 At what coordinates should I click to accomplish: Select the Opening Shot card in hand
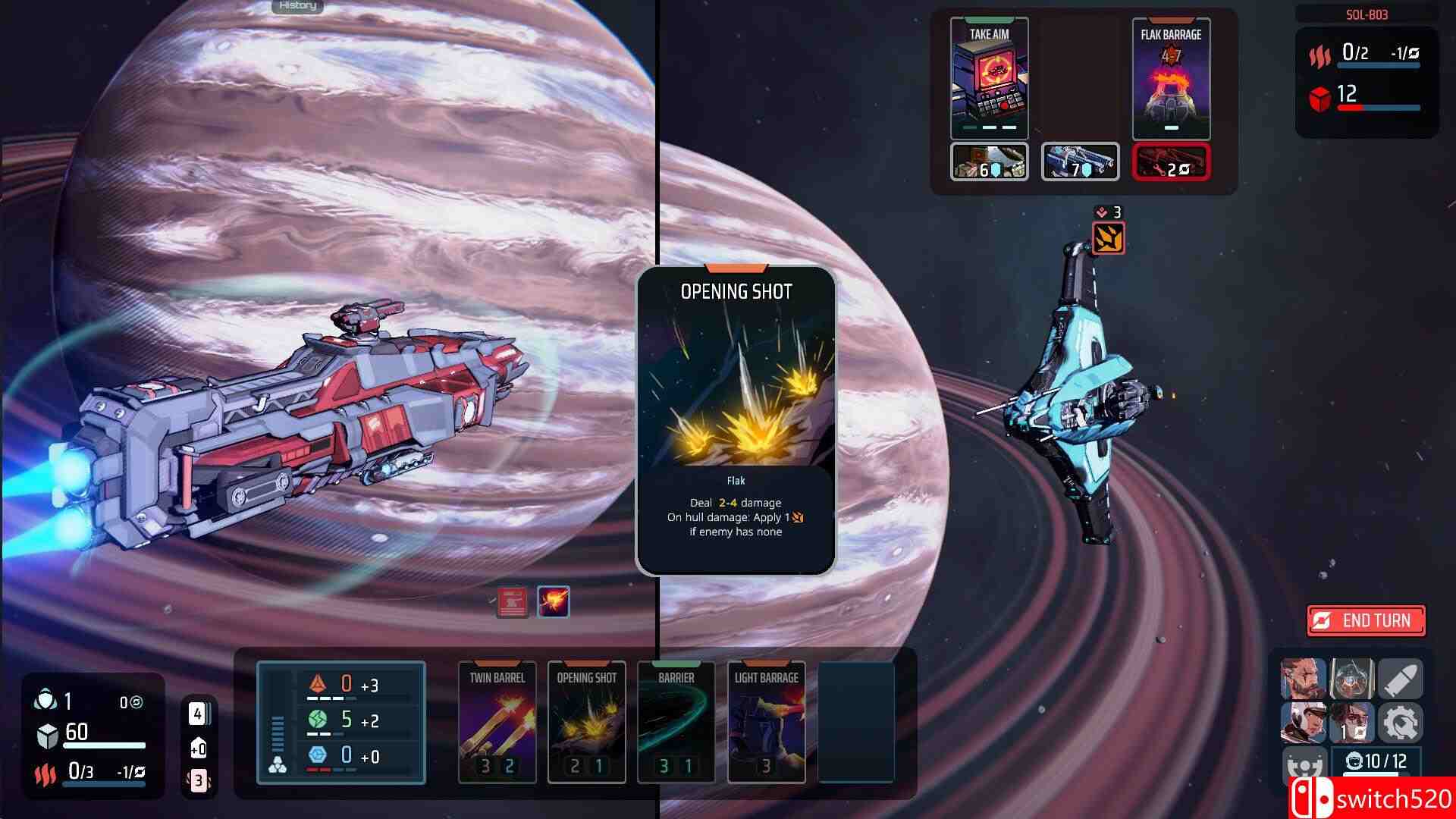585,720
